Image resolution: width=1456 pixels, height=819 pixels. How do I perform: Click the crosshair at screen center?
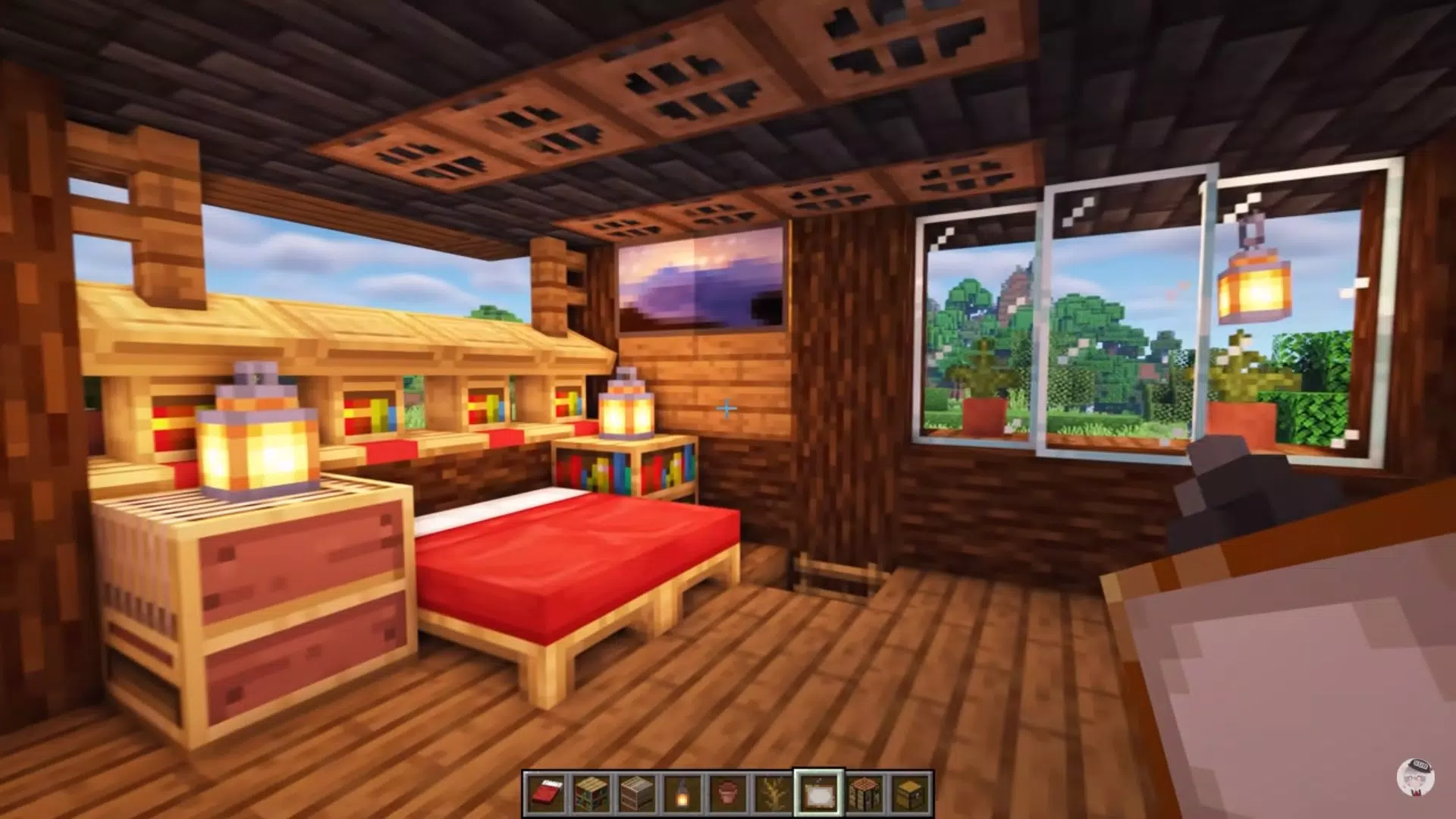[726, 409]
